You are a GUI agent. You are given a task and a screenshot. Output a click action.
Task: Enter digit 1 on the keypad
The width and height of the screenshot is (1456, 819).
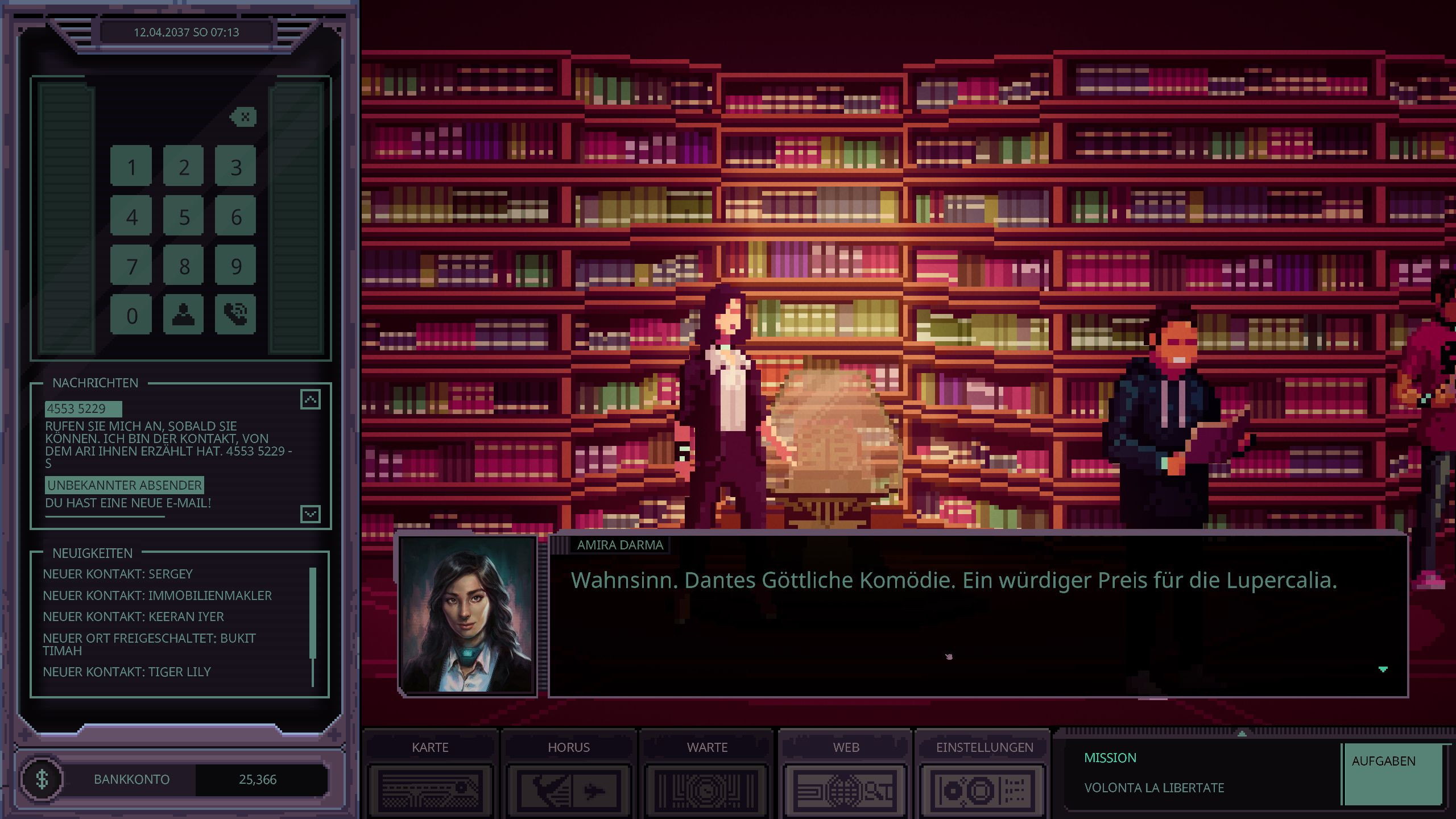(x=131, y=167)
